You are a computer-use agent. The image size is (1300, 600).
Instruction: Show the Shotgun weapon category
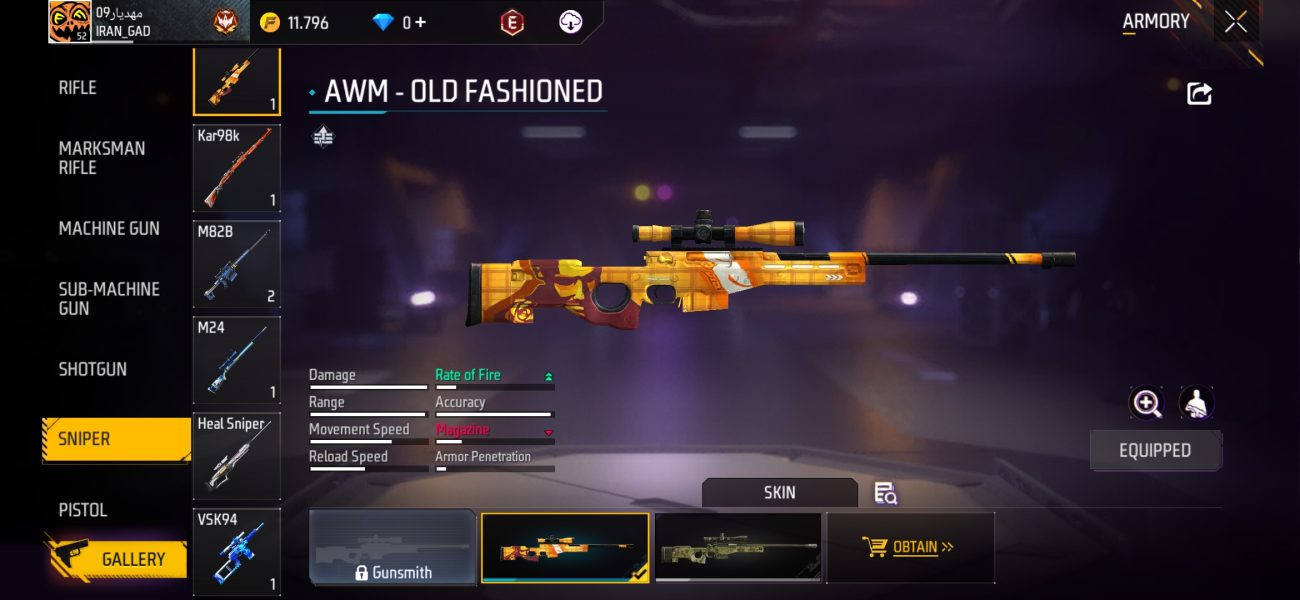point(93,369)
